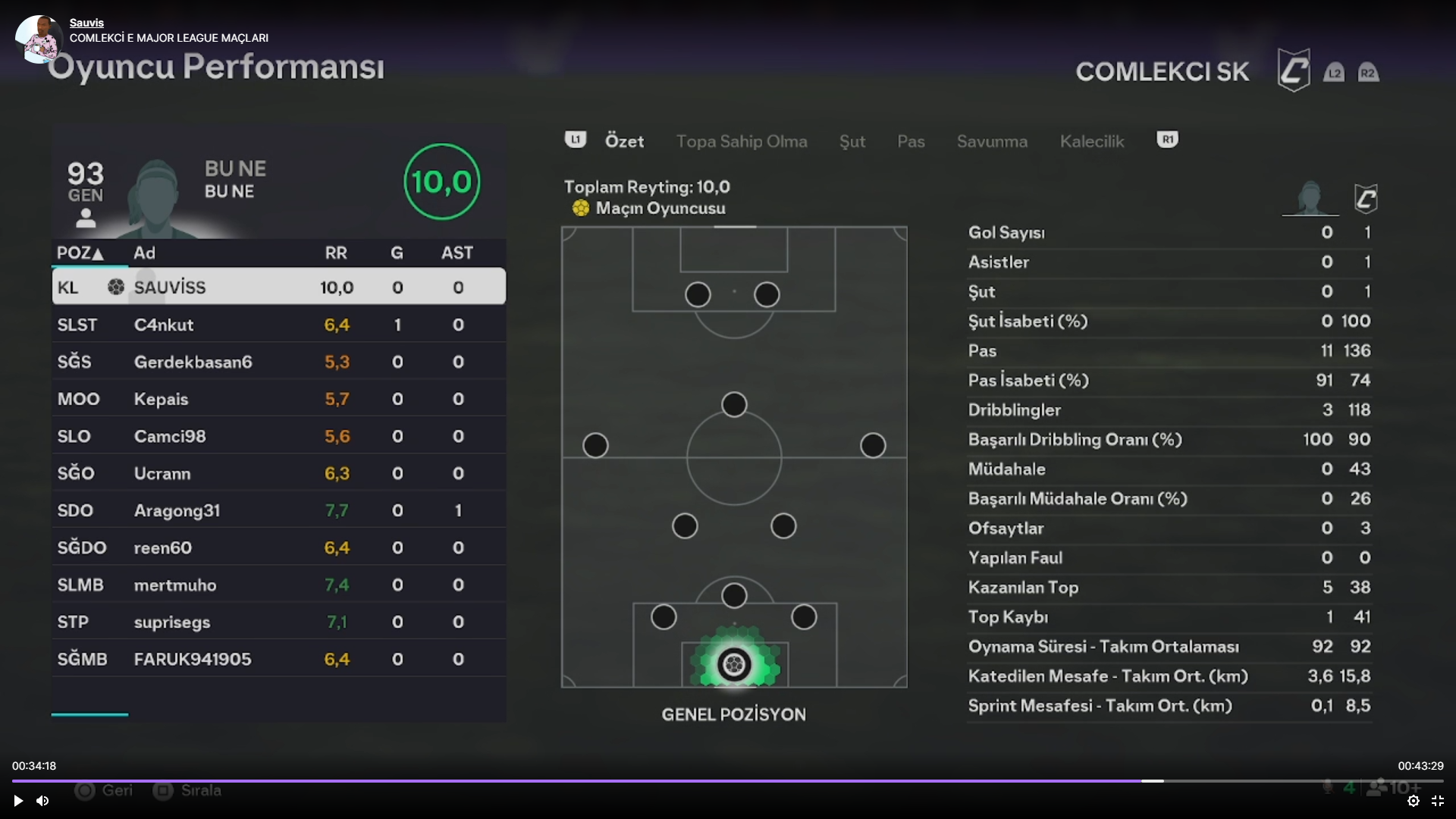Open the Sauvis channel link
The height and width of the screenshot is (819, 1456).
coord(86,23)
